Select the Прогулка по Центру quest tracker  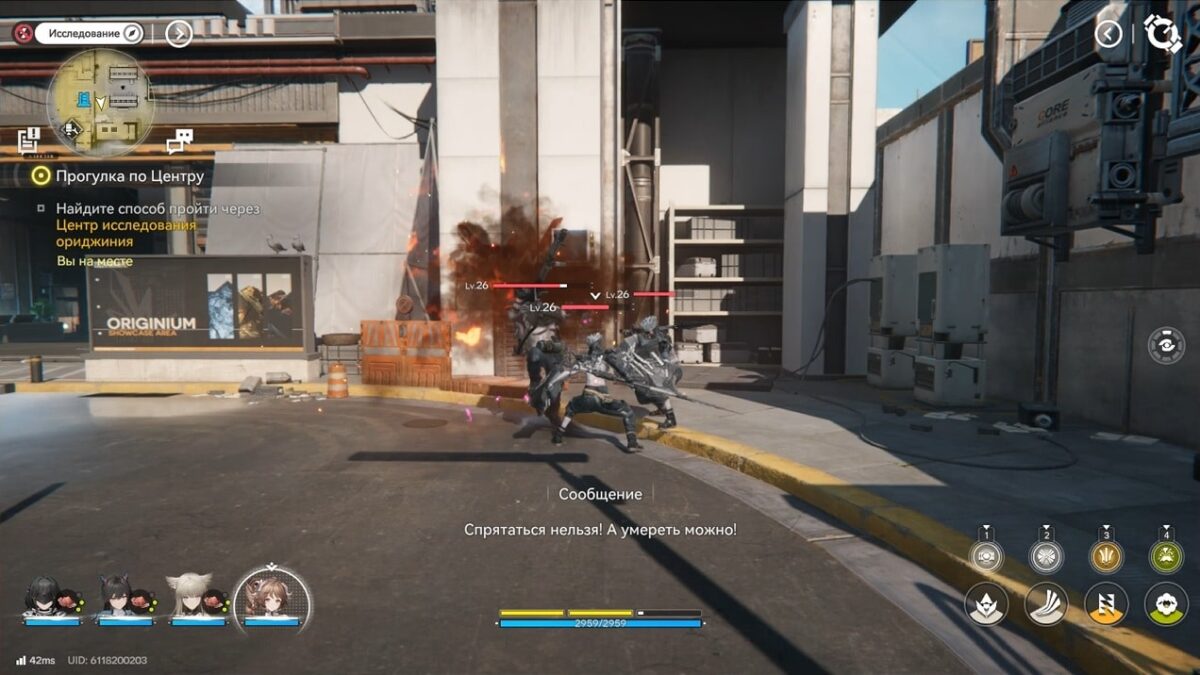(x=130, y=176)
